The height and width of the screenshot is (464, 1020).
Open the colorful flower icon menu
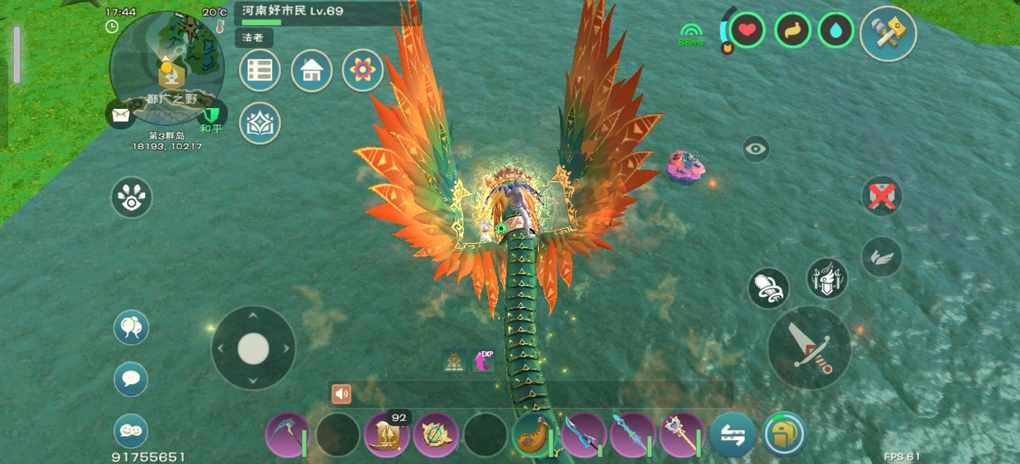click(x=362, y=70)
